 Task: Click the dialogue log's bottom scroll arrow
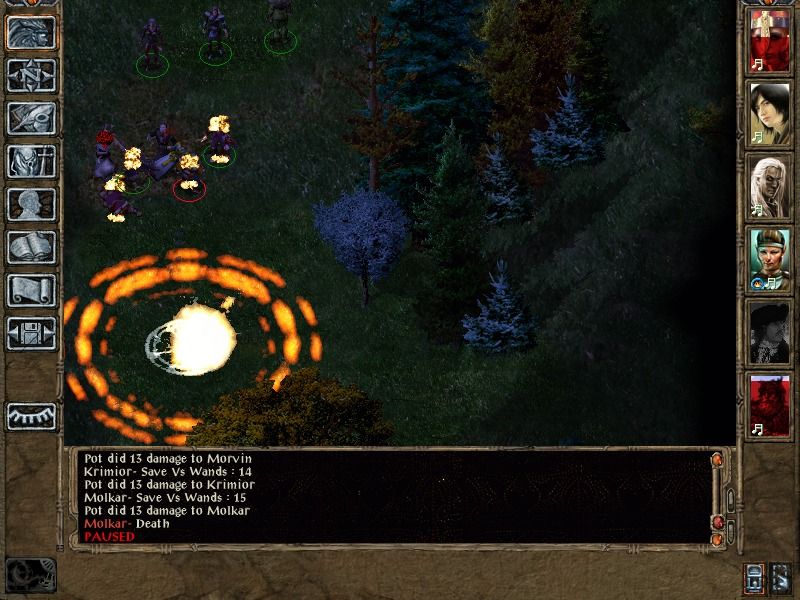click(717, 540)
